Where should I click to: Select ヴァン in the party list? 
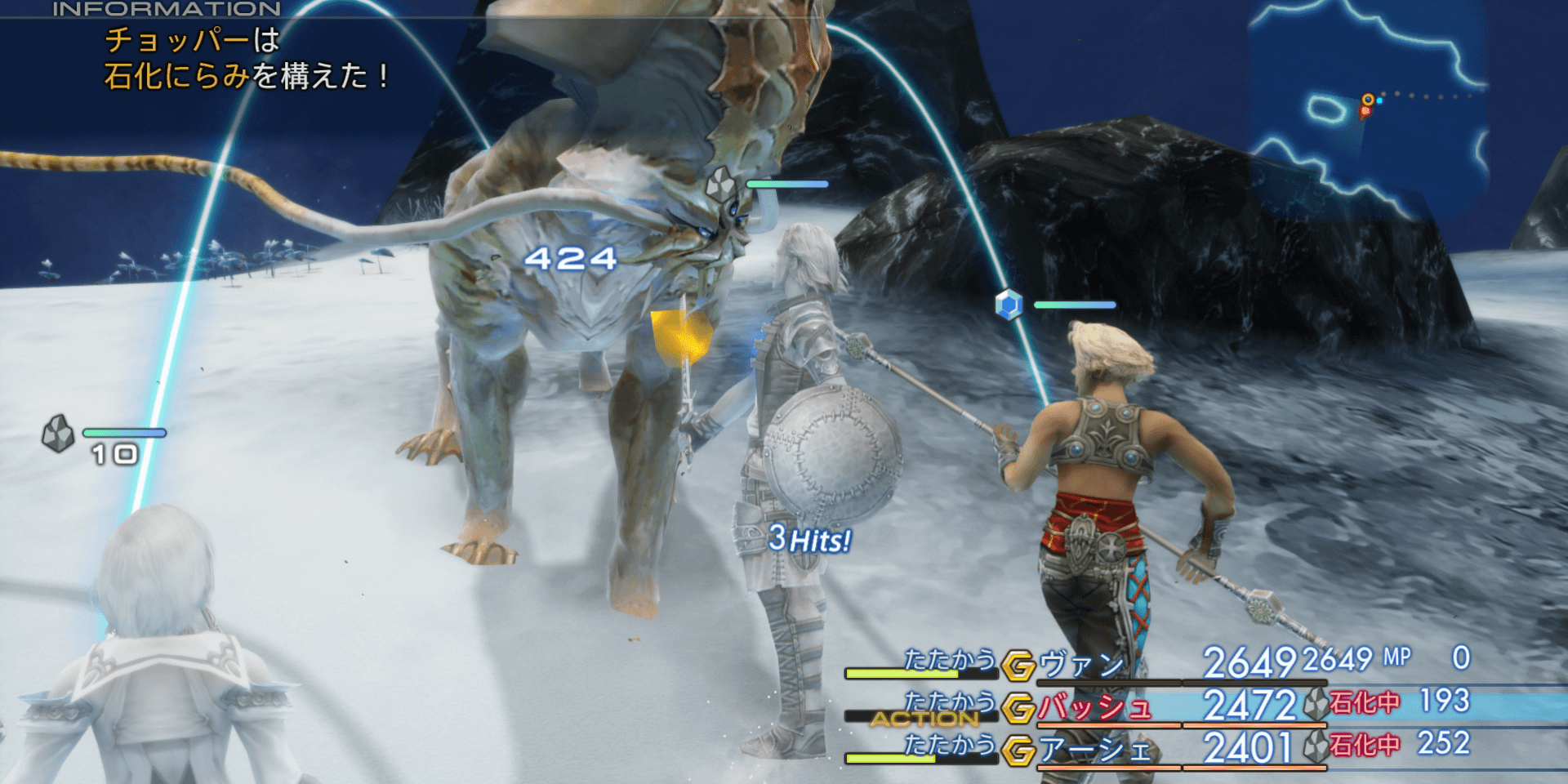(x=1083, y=665)
